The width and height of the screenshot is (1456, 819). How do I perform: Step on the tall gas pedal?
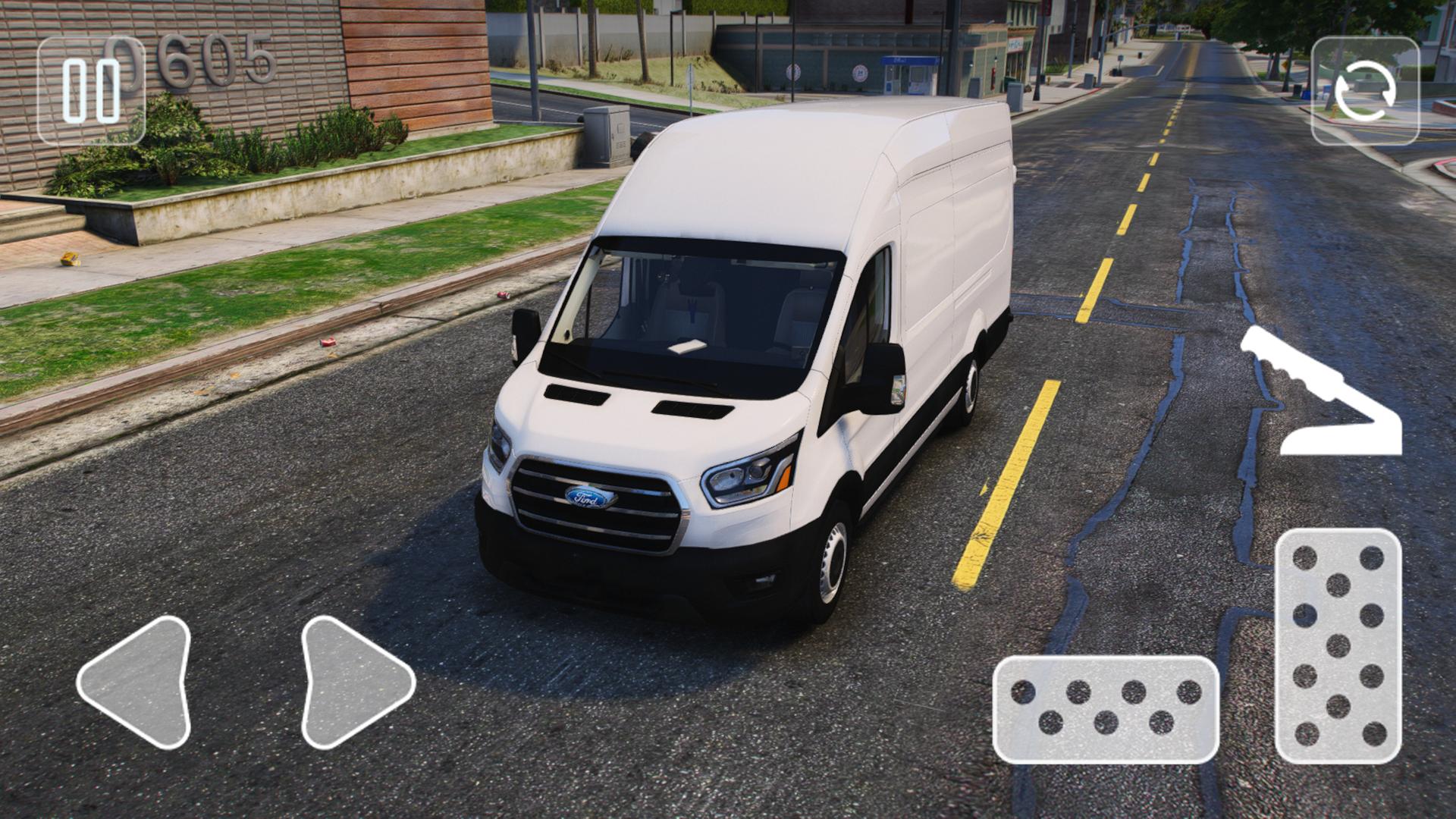(1338, 646)
